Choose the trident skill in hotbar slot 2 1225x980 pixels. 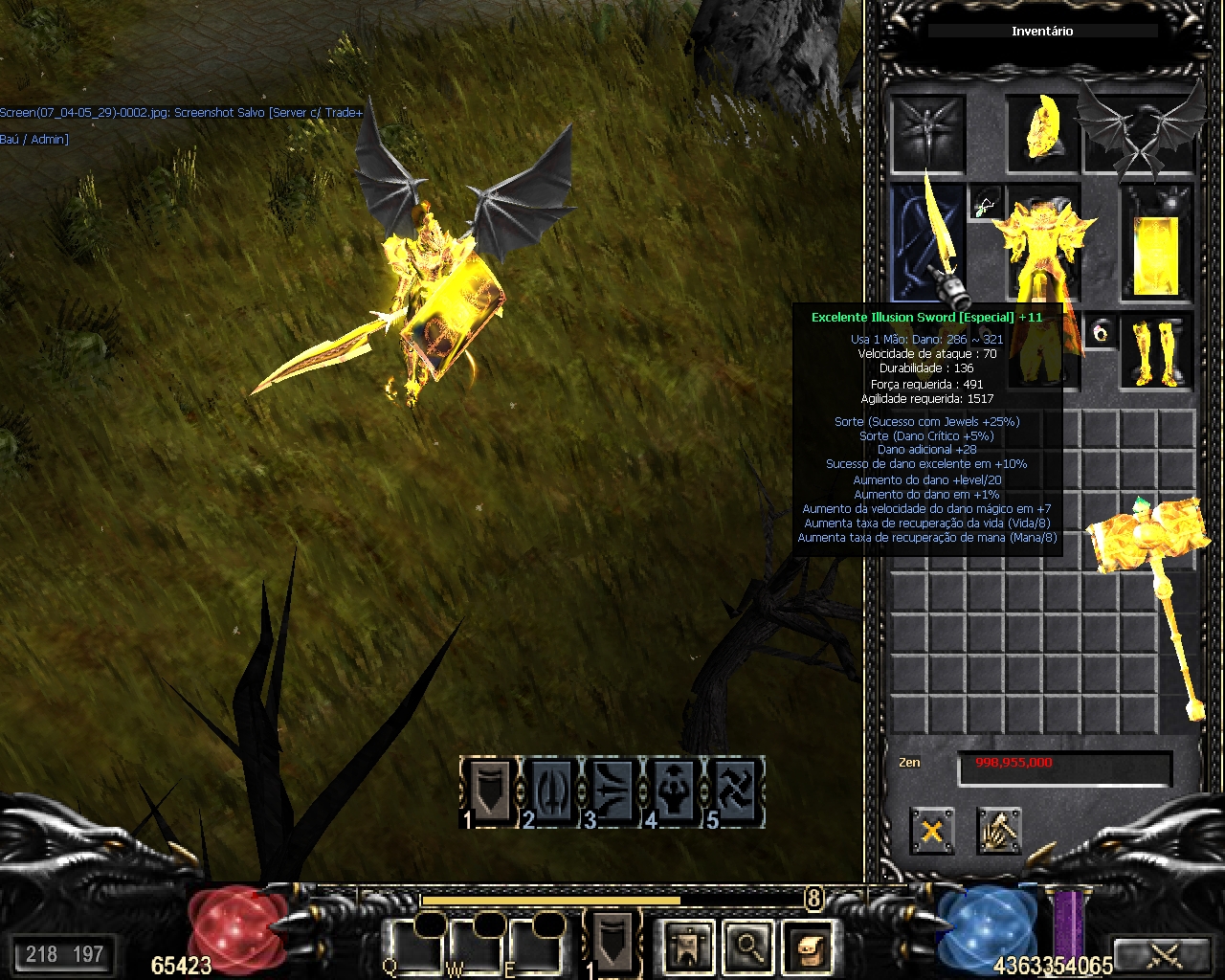[x=551, y=791]
